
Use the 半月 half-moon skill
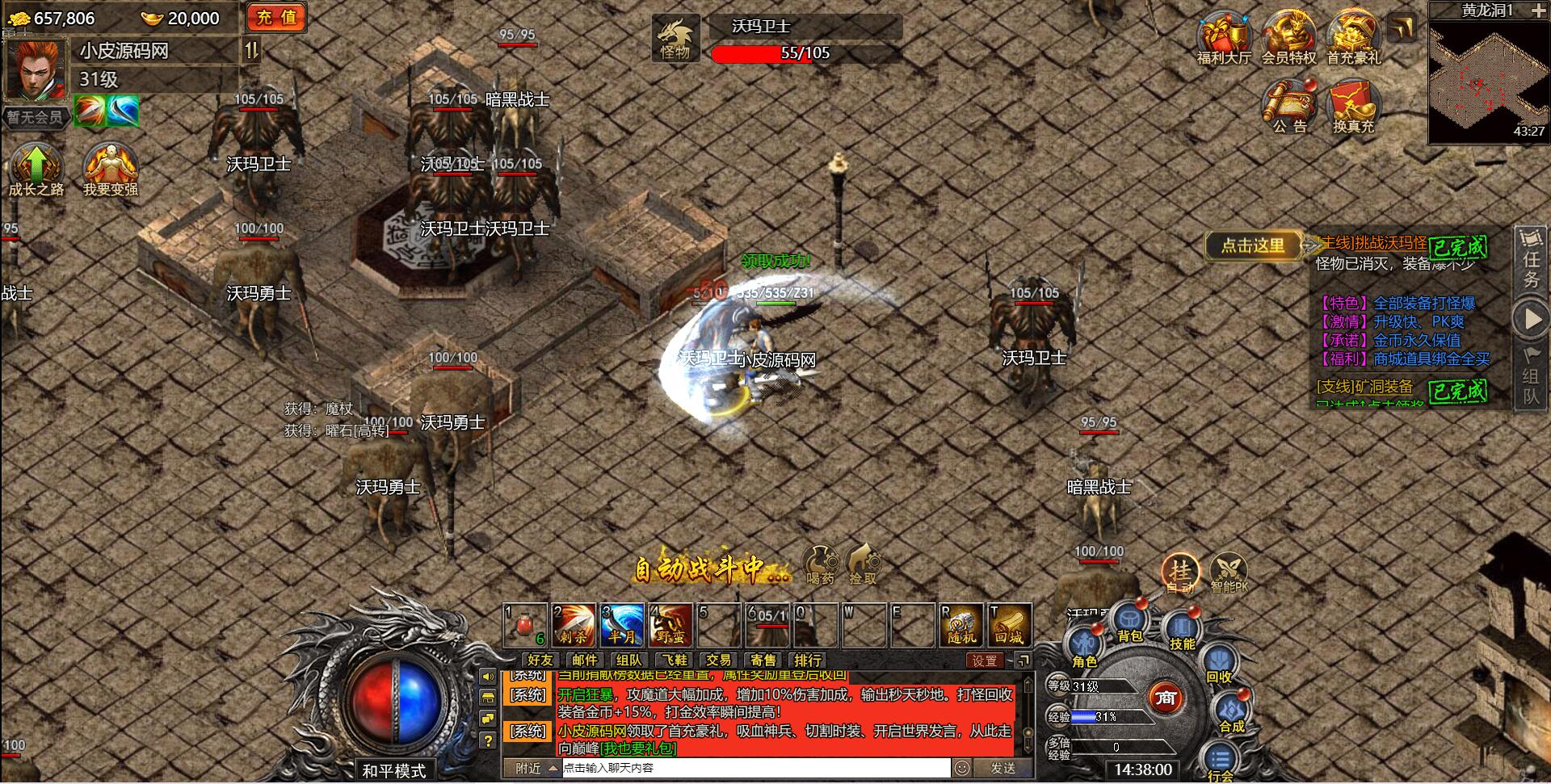[x=621, y=625]
